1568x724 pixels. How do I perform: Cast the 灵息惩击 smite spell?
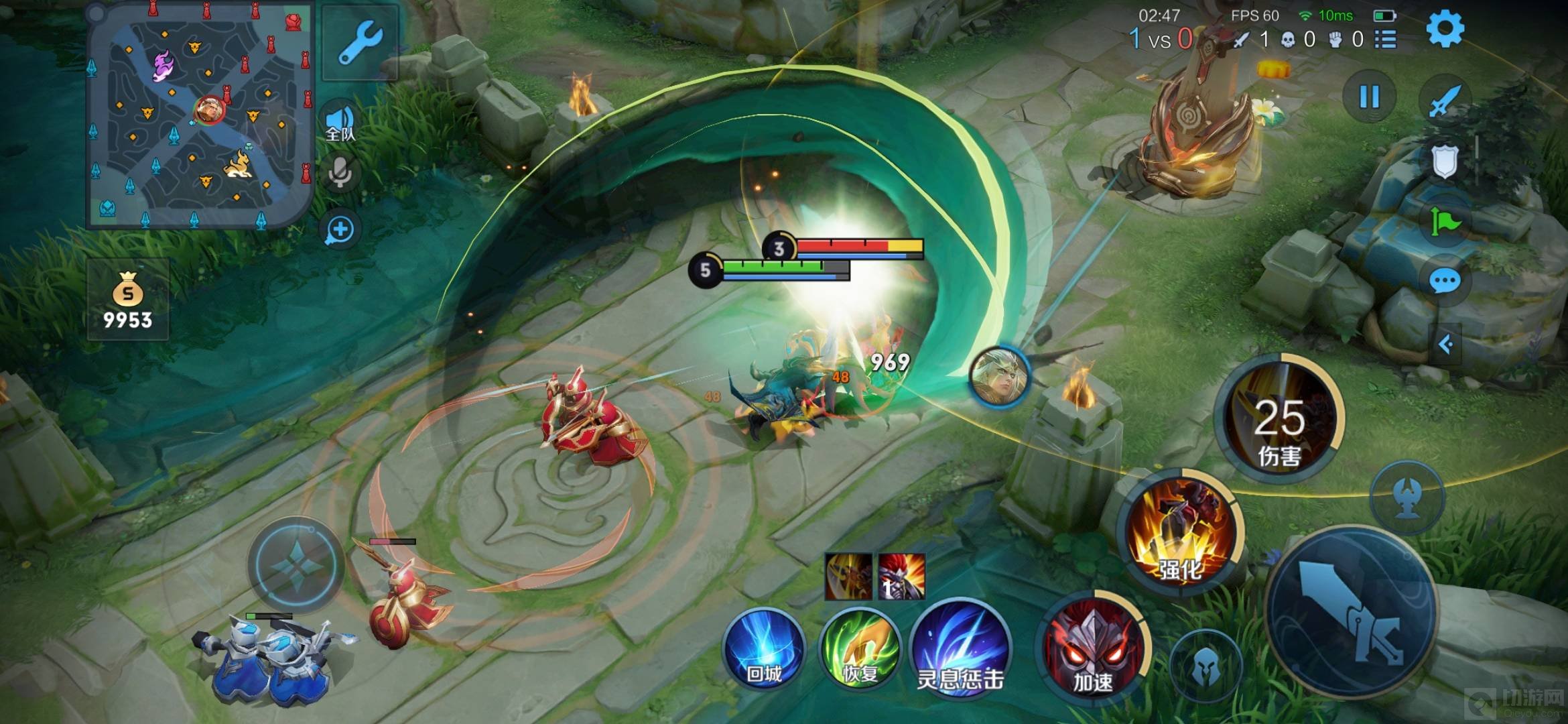[x=960, y=649]
